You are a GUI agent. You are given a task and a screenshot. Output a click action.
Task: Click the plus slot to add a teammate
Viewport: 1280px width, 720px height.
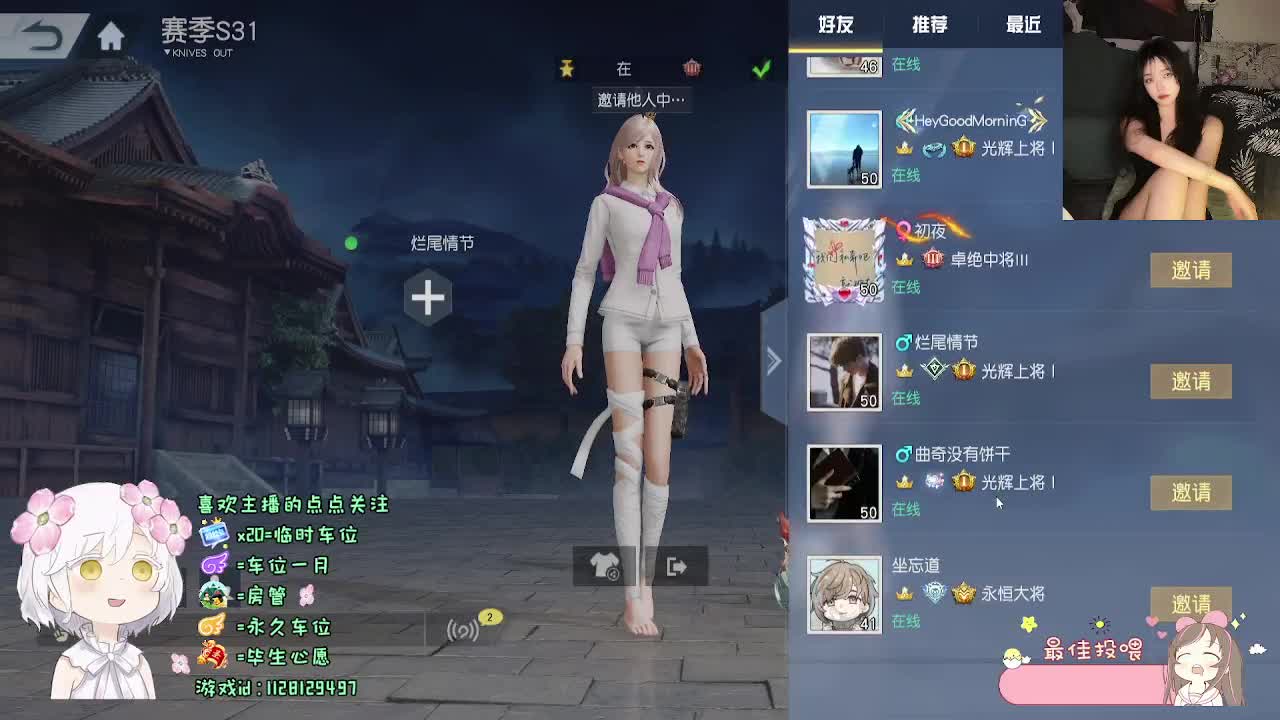click(428, 296)
